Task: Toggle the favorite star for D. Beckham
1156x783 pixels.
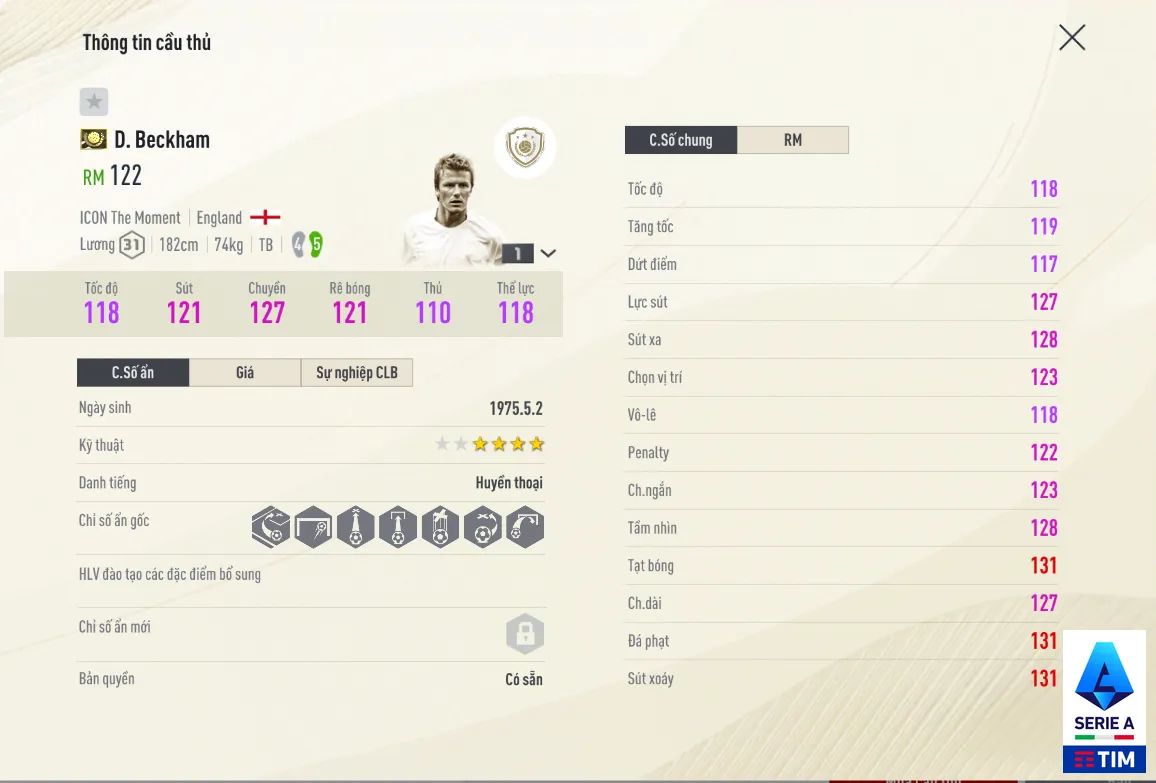Action: [x=94, y=101]
